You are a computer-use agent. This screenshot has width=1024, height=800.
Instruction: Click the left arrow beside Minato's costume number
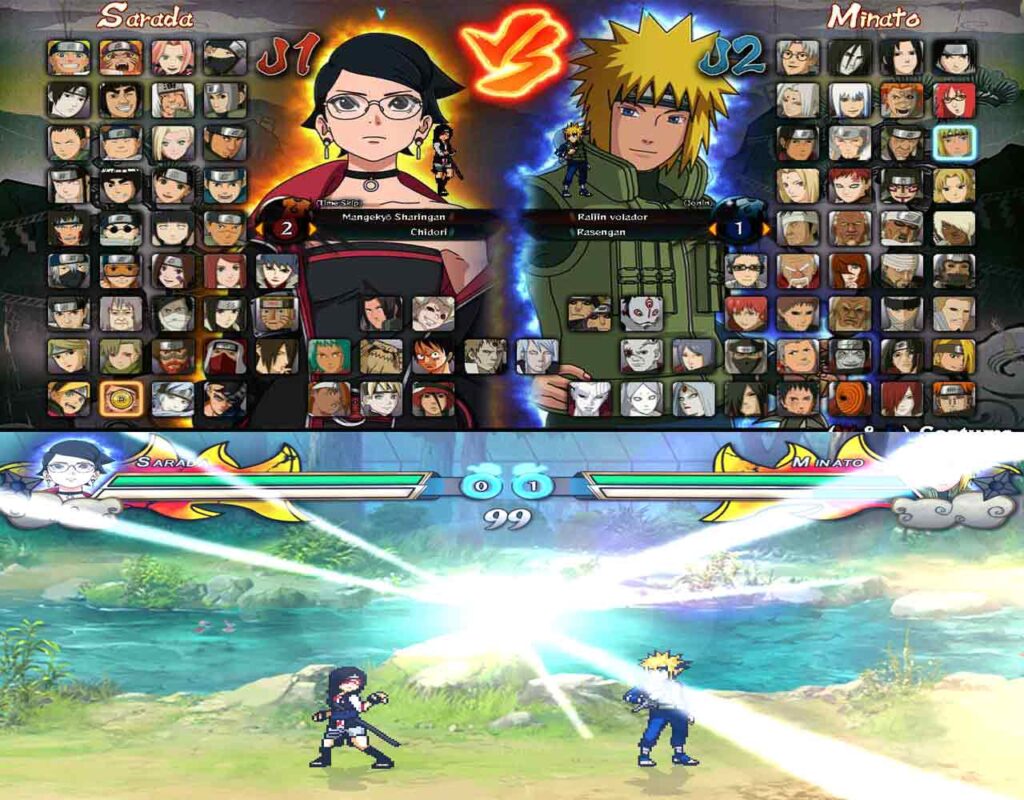click(x=713, y=229)
